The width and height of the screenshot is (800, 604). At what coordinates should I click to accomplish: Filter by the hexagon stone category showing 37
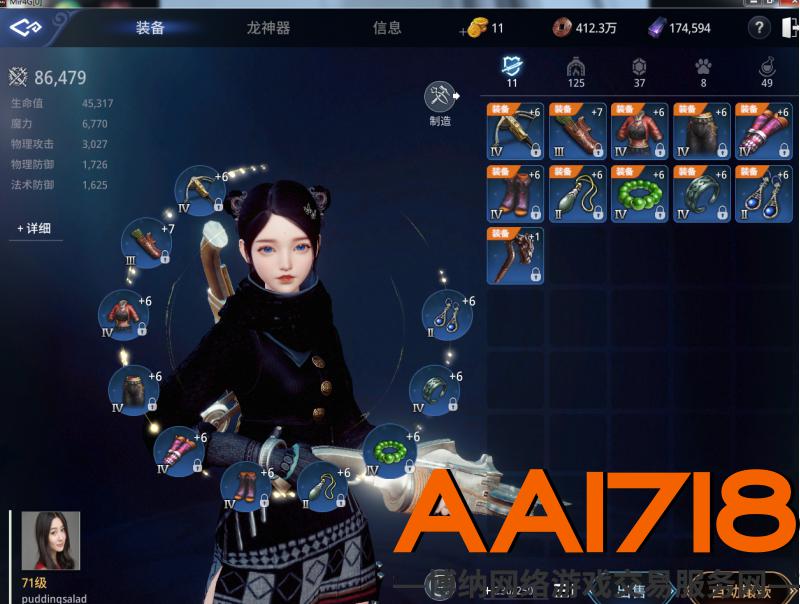[639, 70]
